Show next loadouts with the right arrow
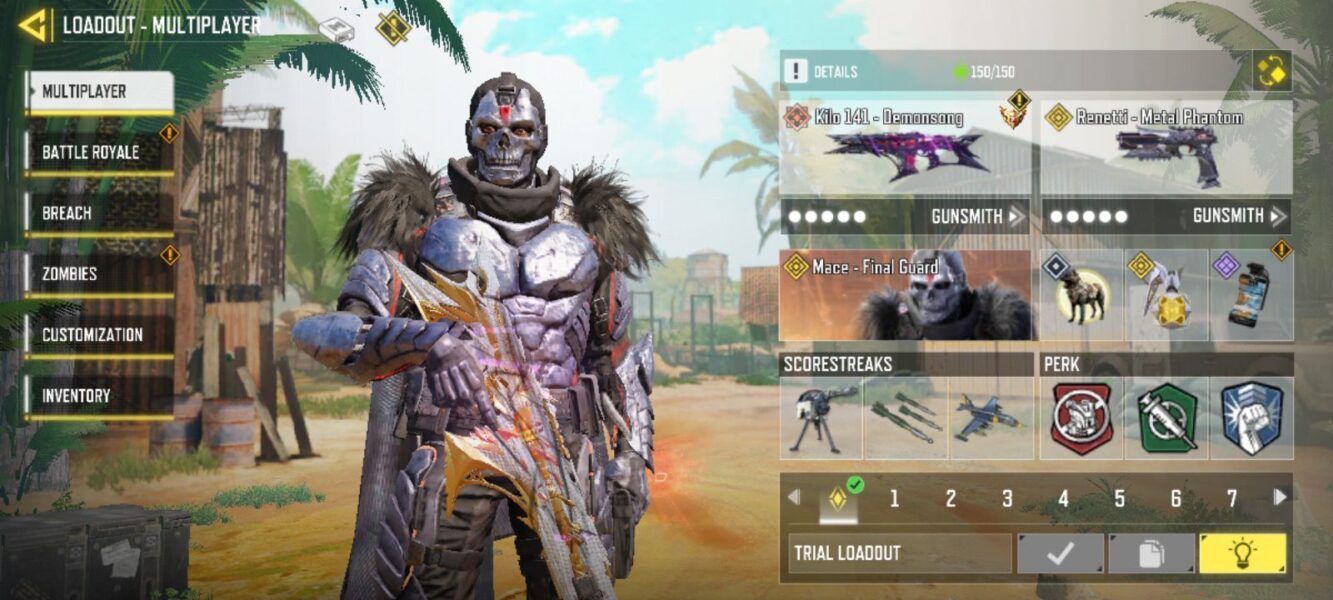 point(1280,497)
